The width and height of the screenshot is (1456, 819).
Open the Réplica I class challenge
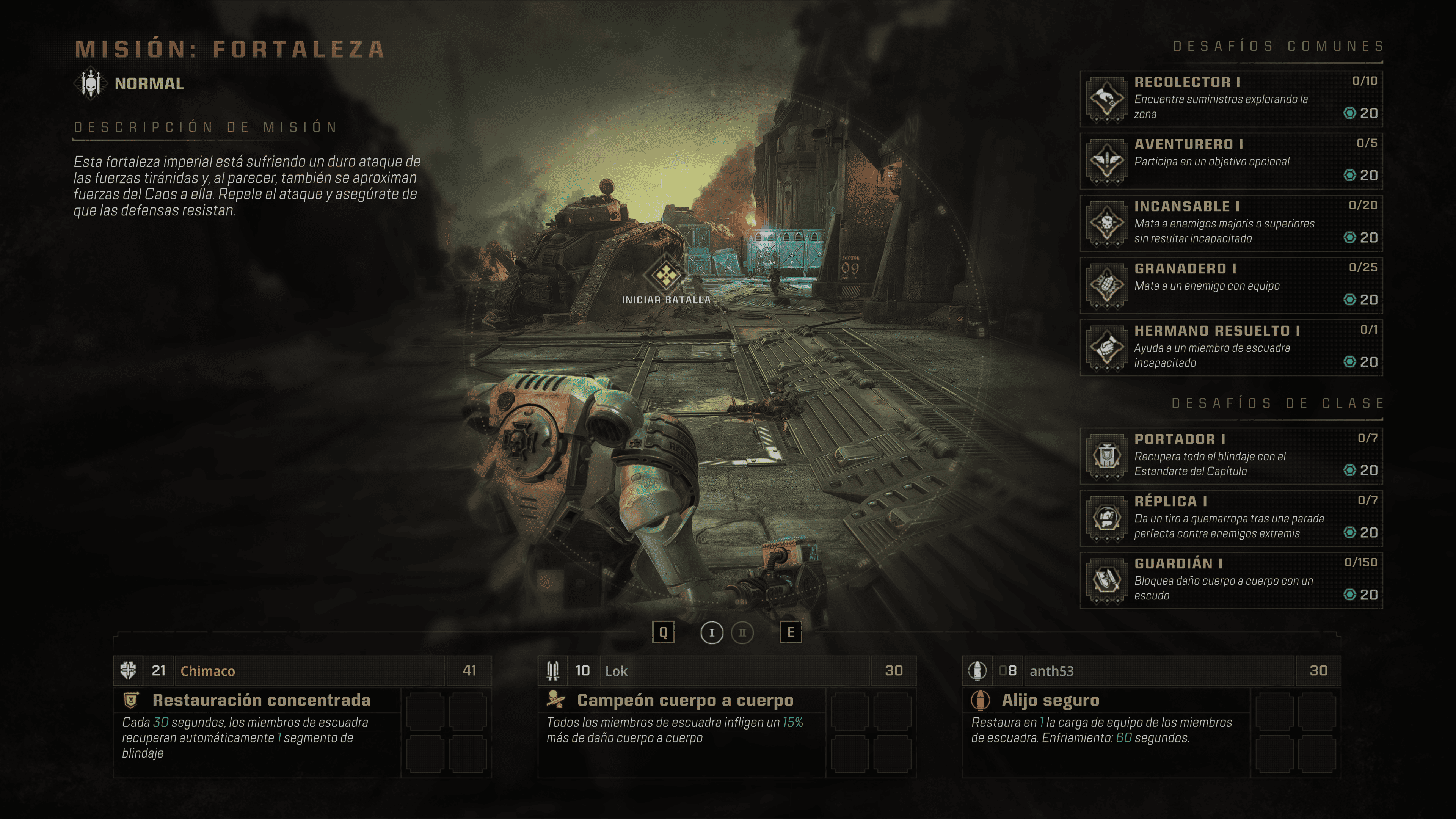tap(1230, 518)
